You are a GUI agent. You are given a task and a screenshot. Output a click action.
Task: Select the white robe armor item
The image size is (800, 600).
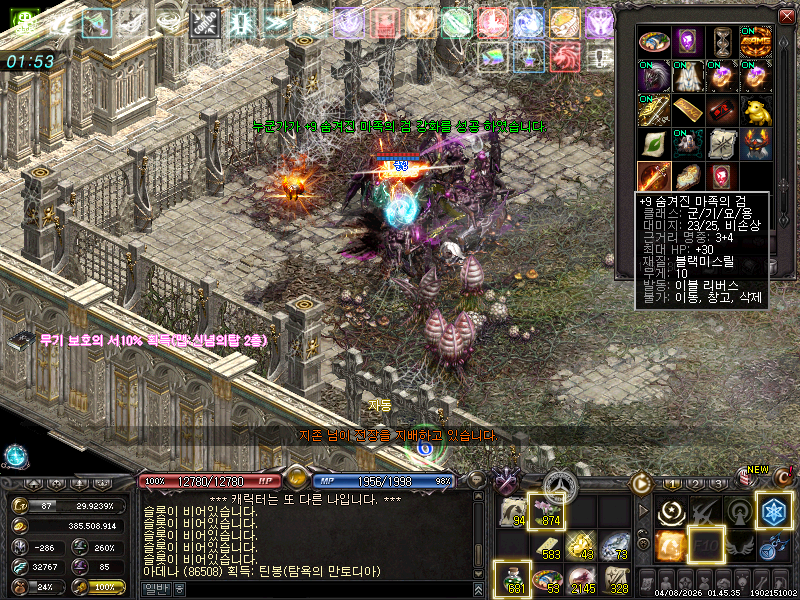(687, 76)
